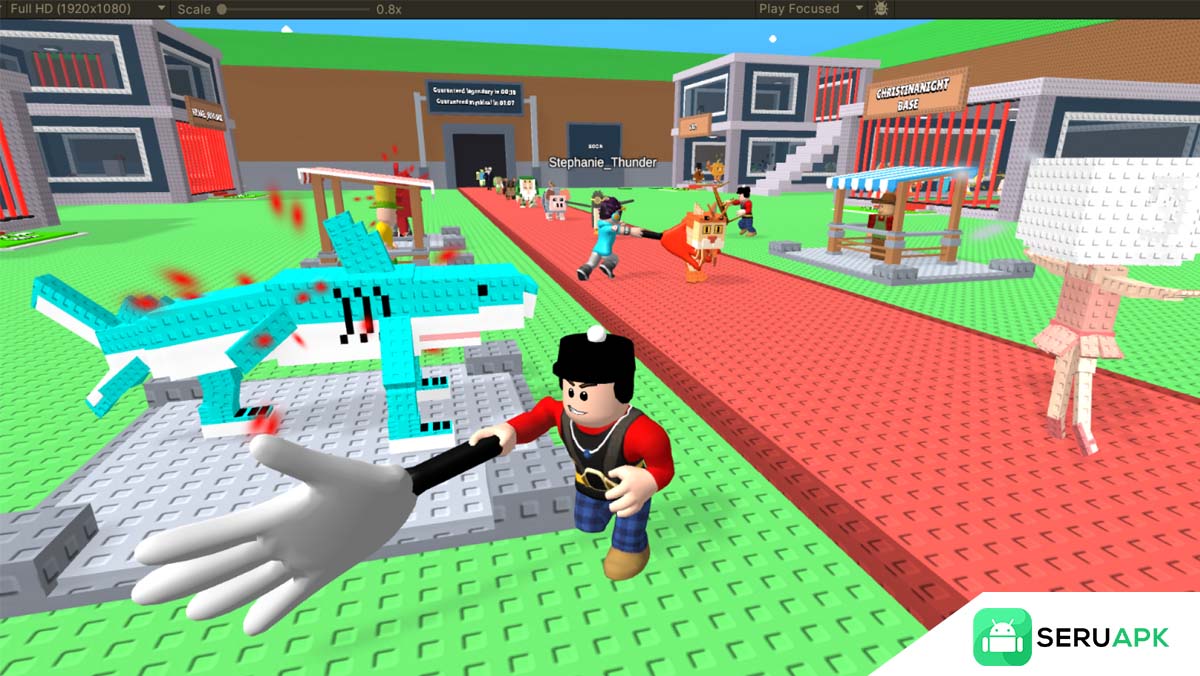Open the Full HD (1920x1080) resolution dropdown
This screenshot has width=1200, height=676.
click(88, 9)
